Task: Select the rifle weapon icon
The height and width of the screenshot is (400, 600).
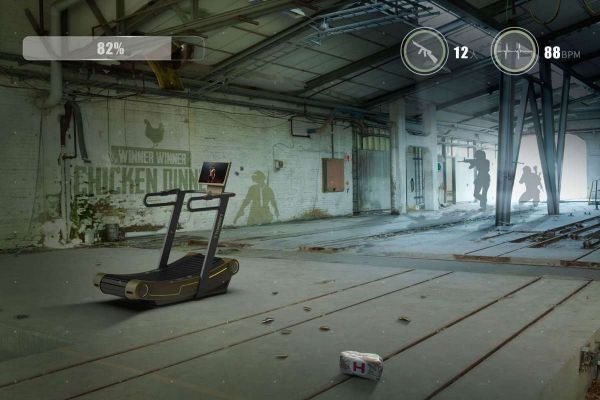Action: (x=424, y=51)
